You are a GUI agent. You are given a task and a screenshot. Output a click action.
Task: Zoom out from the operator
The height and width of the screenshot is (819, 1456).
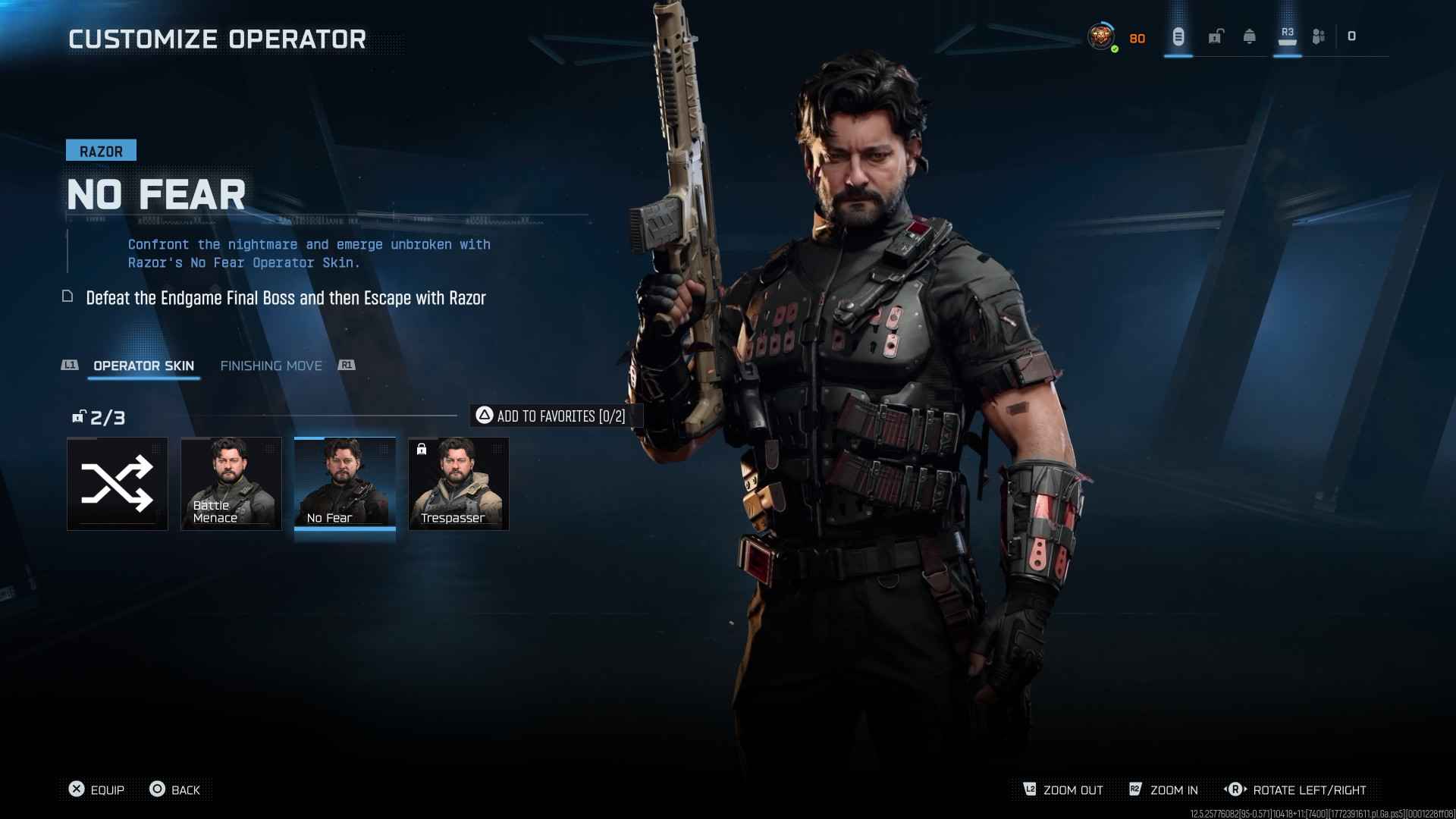[x=1063, y=789]
